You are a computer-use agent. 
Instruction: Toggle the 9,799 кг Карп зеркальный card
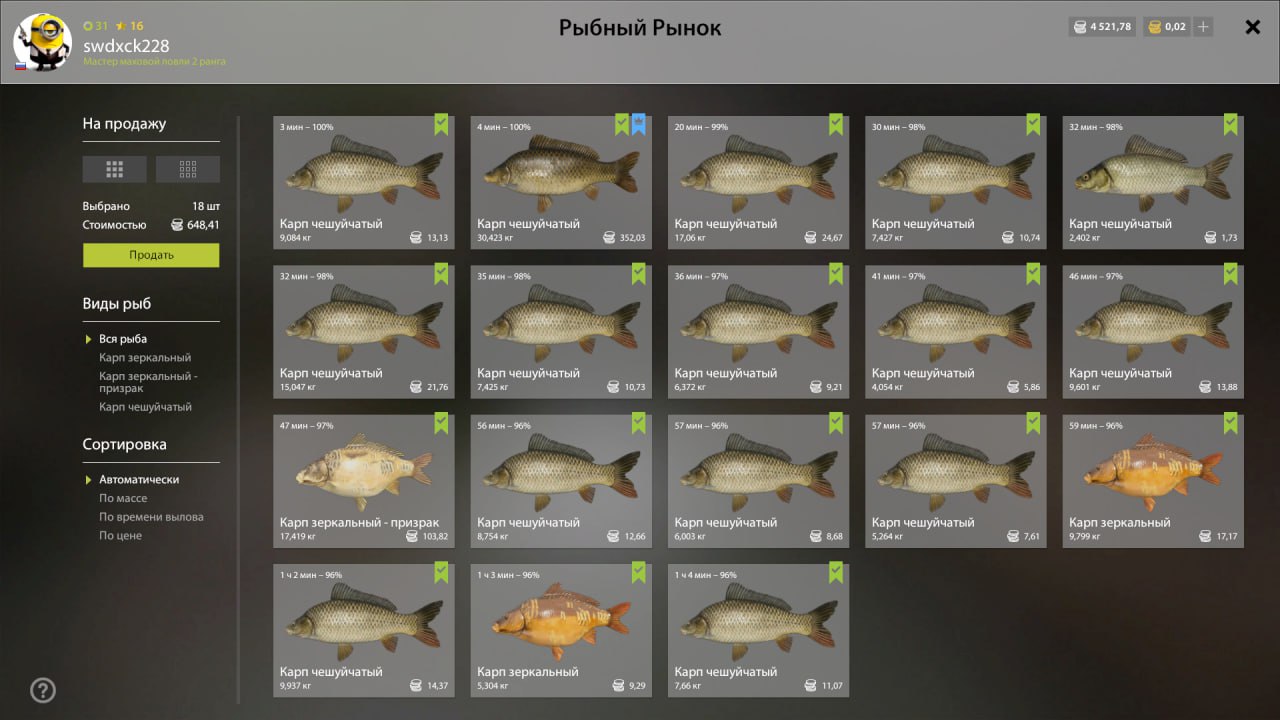point(1153,481)
